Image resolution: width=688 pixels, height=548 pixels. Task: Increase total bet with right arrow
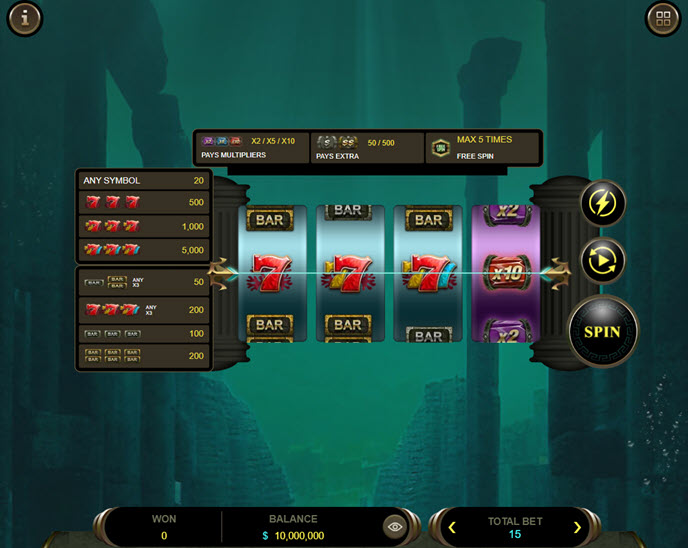(x=577, y=527)
